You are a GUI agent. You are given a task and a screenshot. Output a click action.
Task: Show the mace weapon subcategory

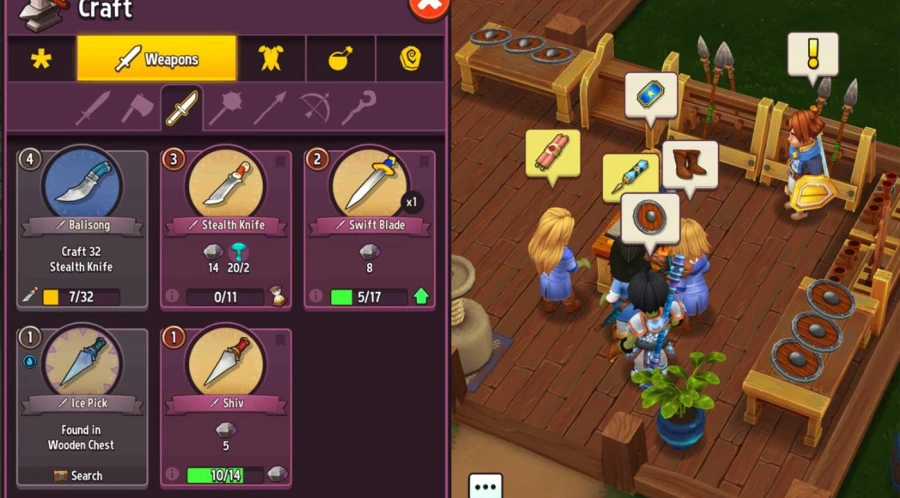tap(225, 108)
